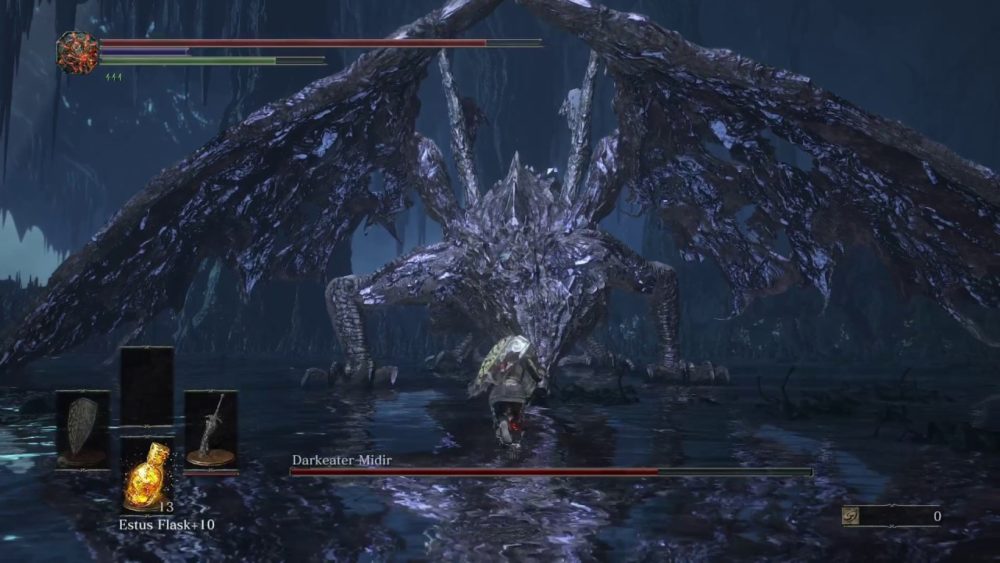Select the empty spell slot
1000x563 pixels.
pos(146,387)
